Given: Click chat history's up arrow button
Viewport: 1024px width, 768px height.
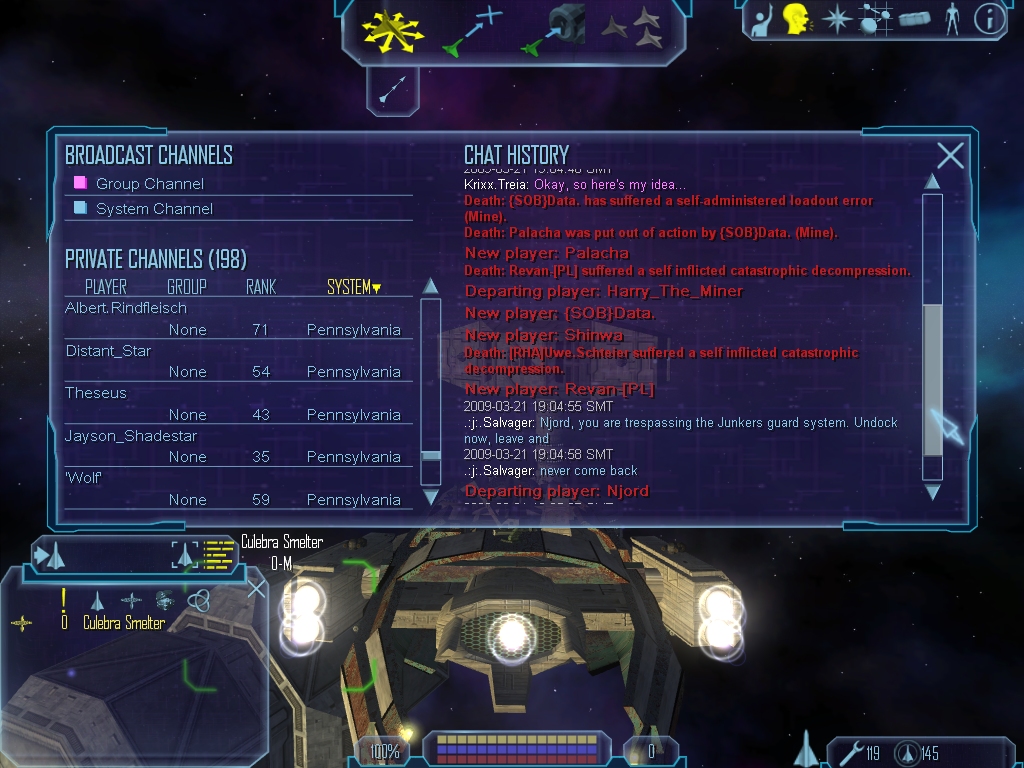Looking at the screenshot, I should point(932,182).
